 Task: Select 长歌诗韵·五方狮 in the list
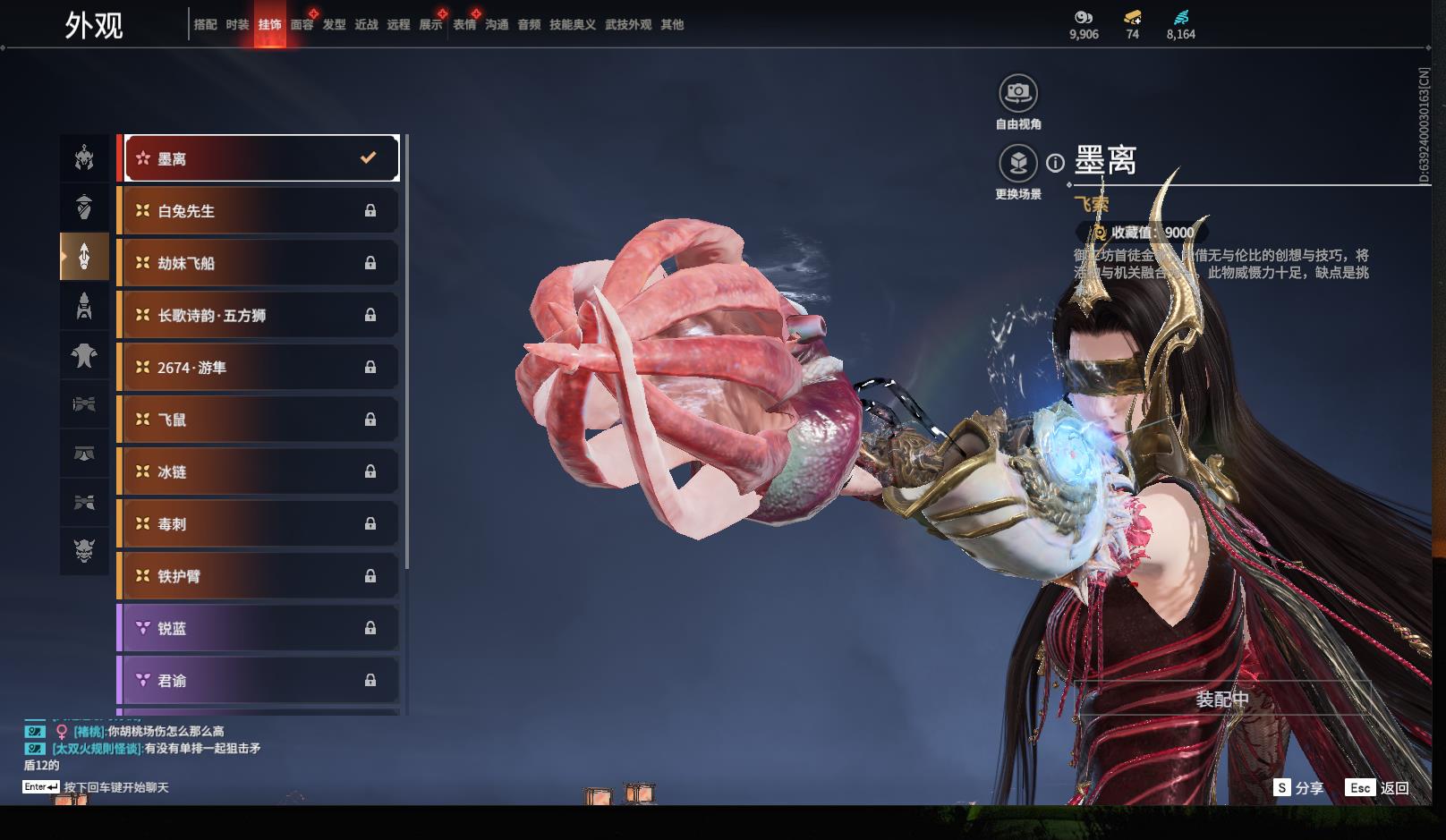[x=259, y=315]
